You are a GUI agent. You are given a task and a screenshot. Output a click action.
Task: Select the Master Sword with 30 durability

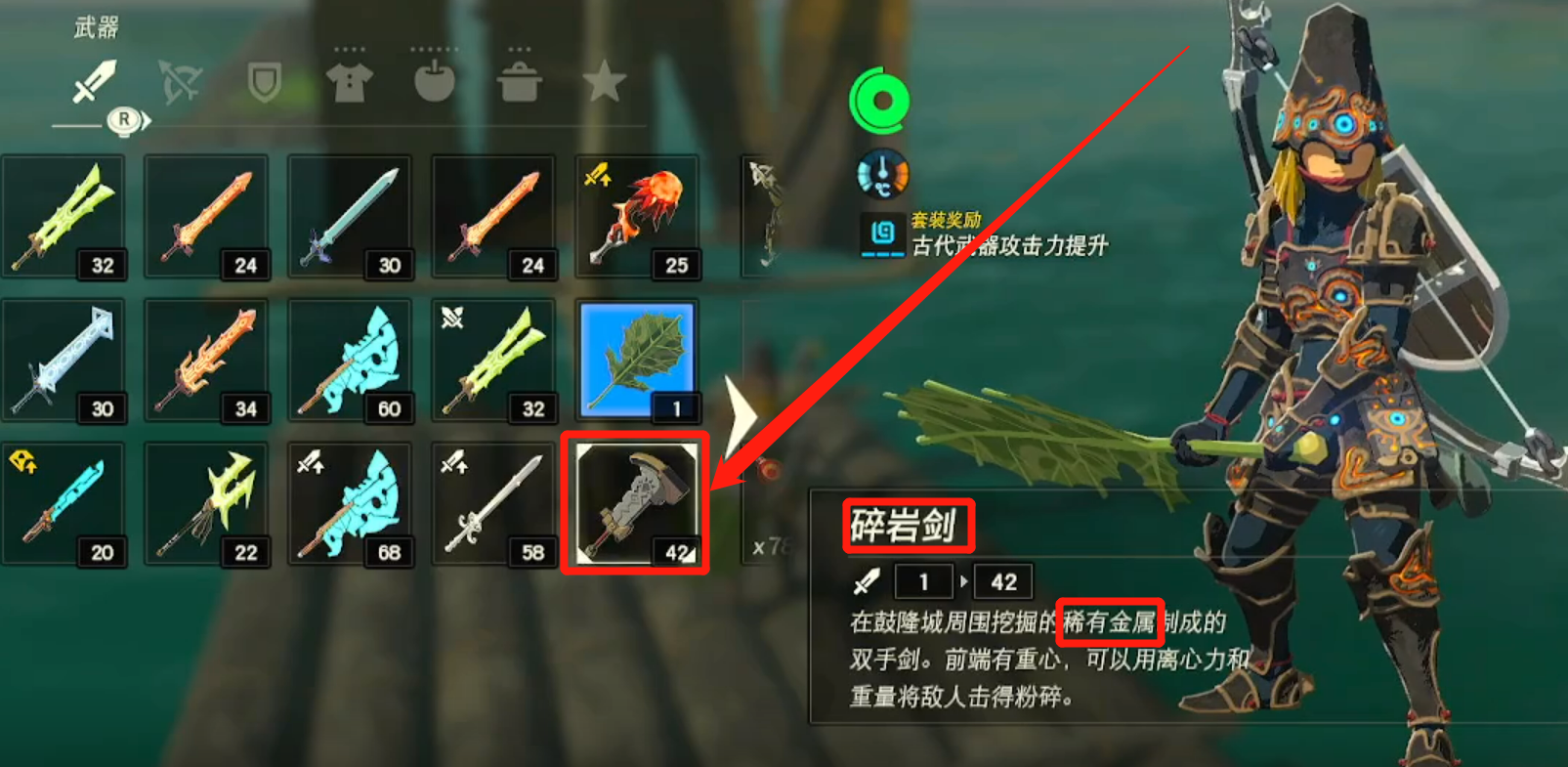[351, 217]
